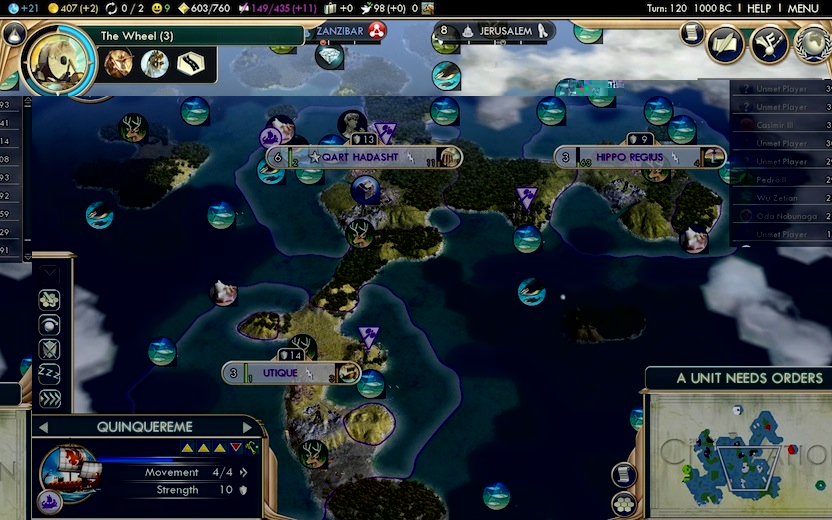Open the notification log scroll icon
Image resolution: width=832 pixels, height=520 pixels.
[691, 33]
